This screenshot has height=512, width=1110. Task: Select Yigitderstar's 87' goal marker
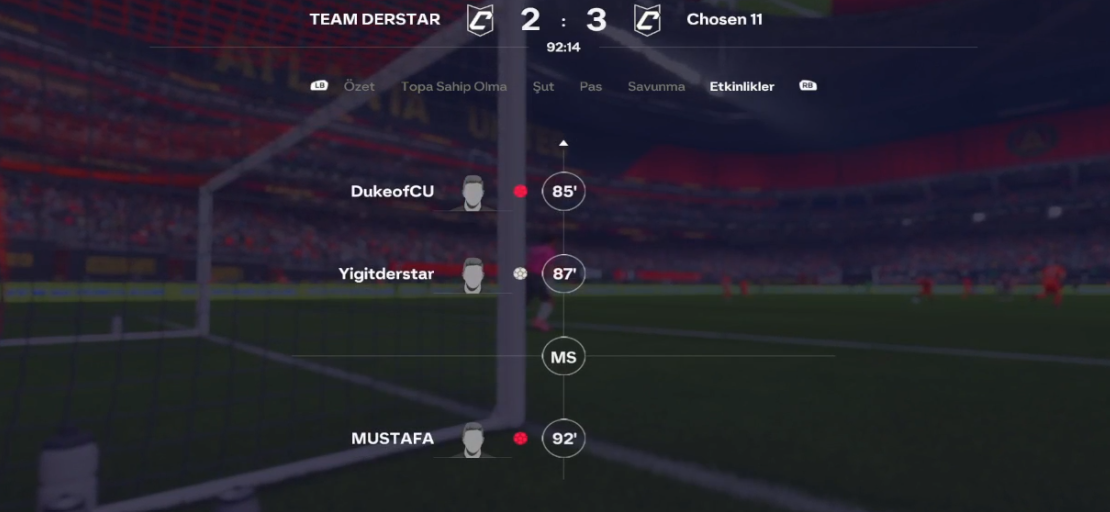tap(563, 273)
